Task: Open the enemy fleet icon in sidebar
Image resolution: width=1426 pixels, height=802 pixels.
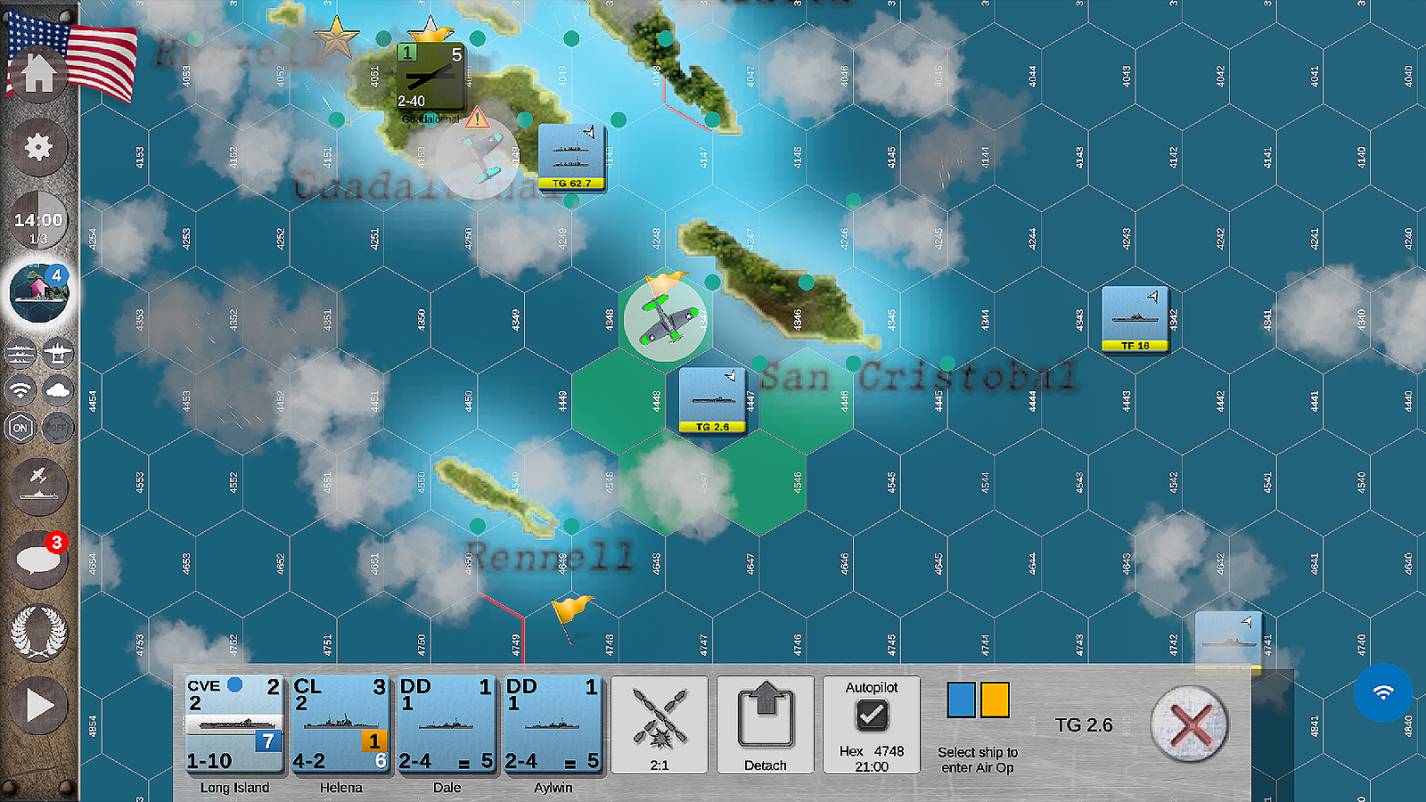Action: (x=57, y=353)
